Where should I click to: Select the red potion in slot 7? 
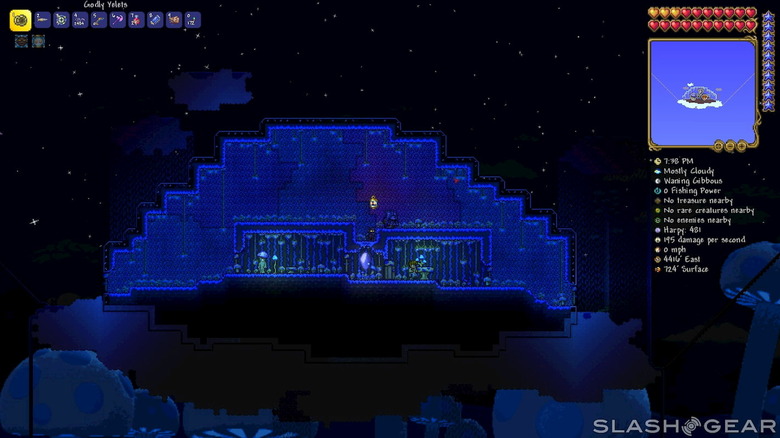(137, 20)
